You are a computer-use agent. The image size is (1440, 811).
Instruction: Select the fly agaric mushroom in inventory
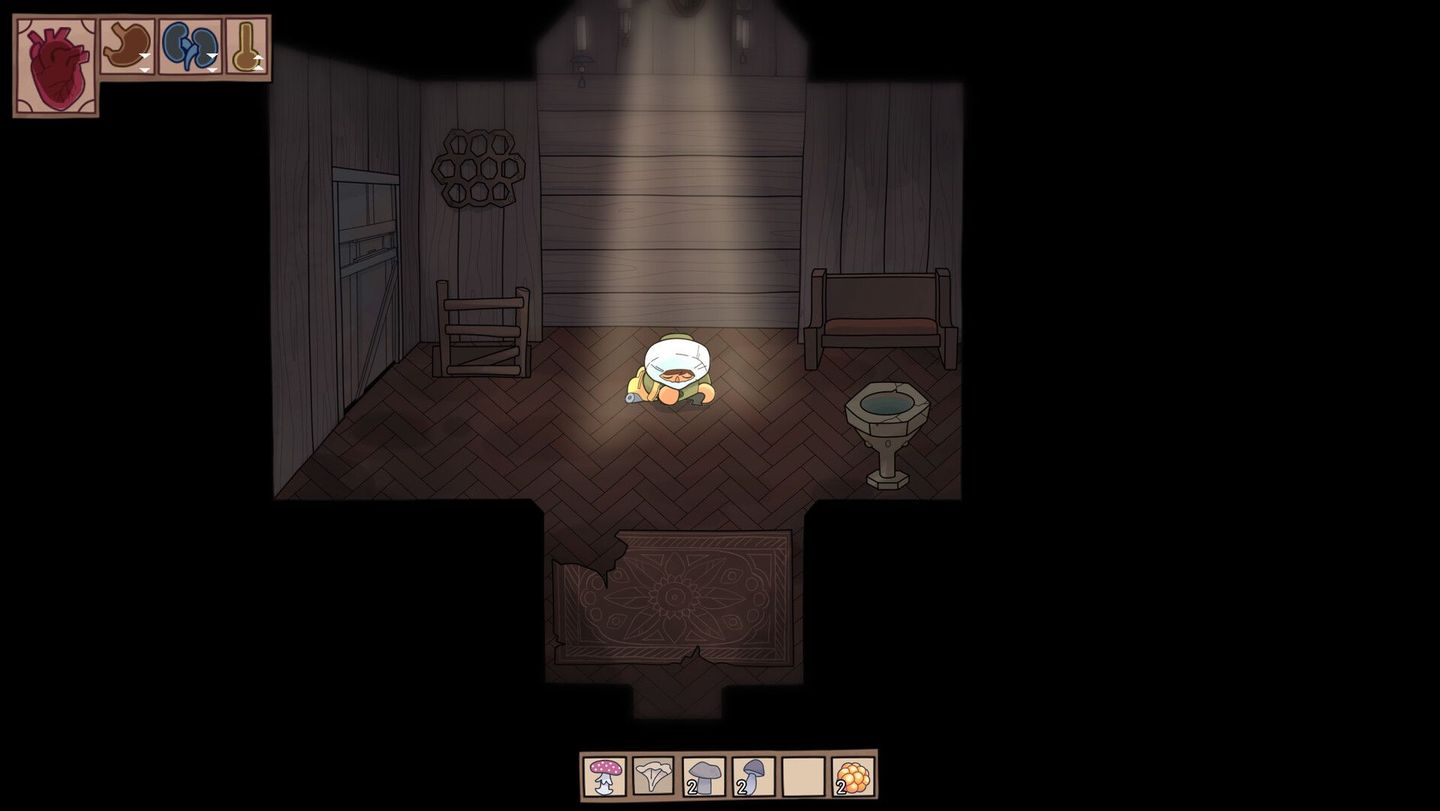coord(603,777)
